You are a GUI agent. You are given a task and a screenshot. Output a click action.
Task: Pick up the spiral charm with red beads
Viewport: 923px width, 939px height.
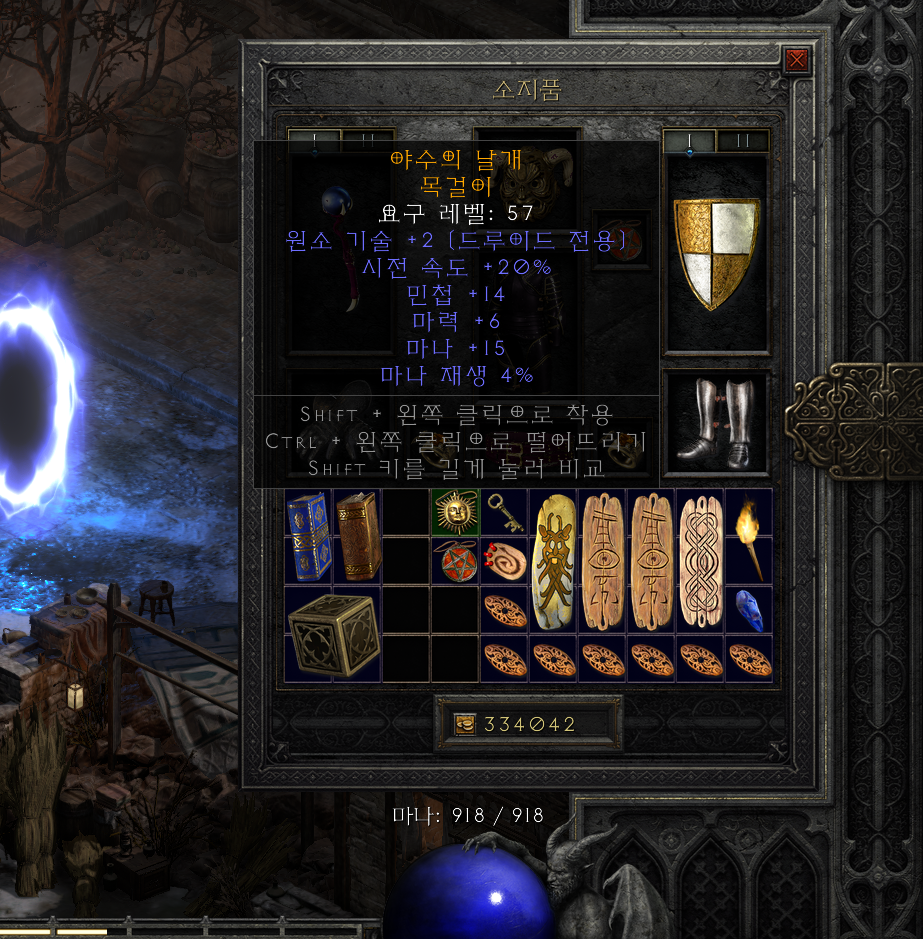coord(504,560)
